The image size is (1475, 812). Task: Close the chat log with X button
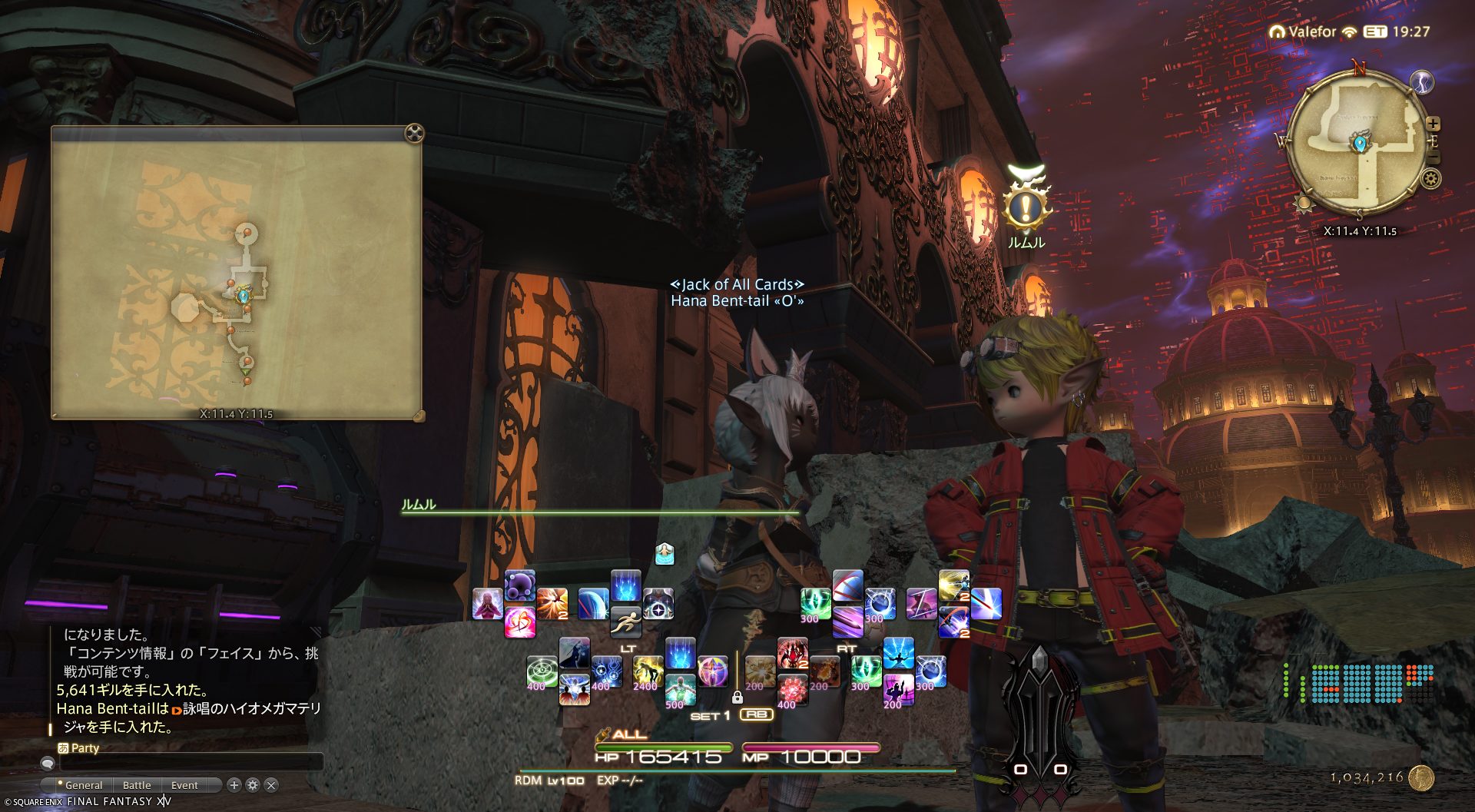click(271, 785)
